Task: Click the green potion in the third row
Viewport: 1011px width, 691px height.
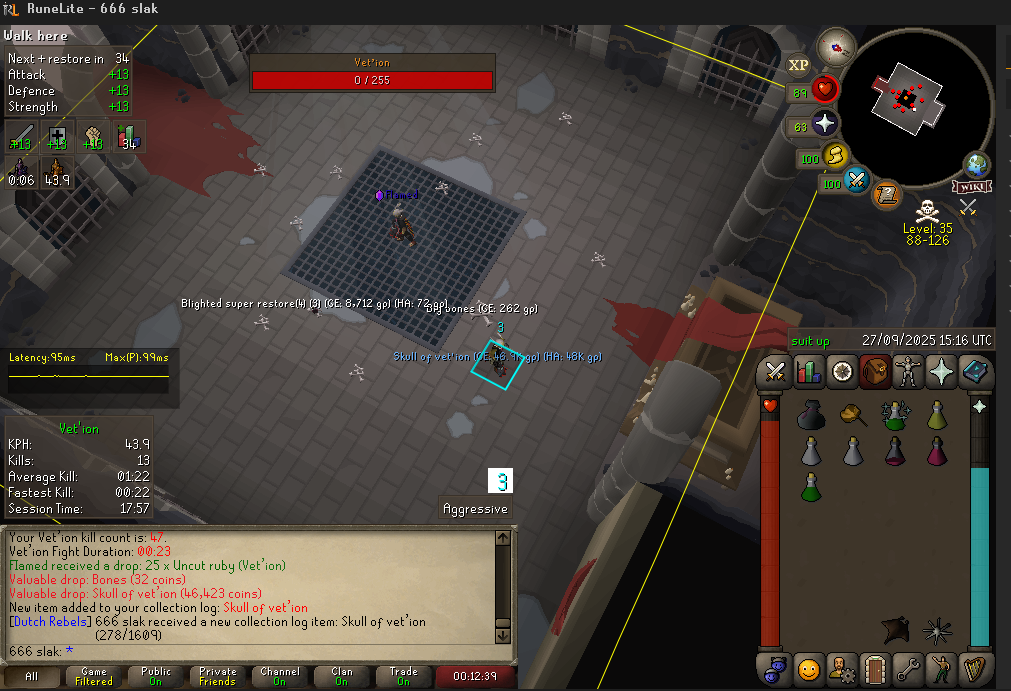Action: 811,487
